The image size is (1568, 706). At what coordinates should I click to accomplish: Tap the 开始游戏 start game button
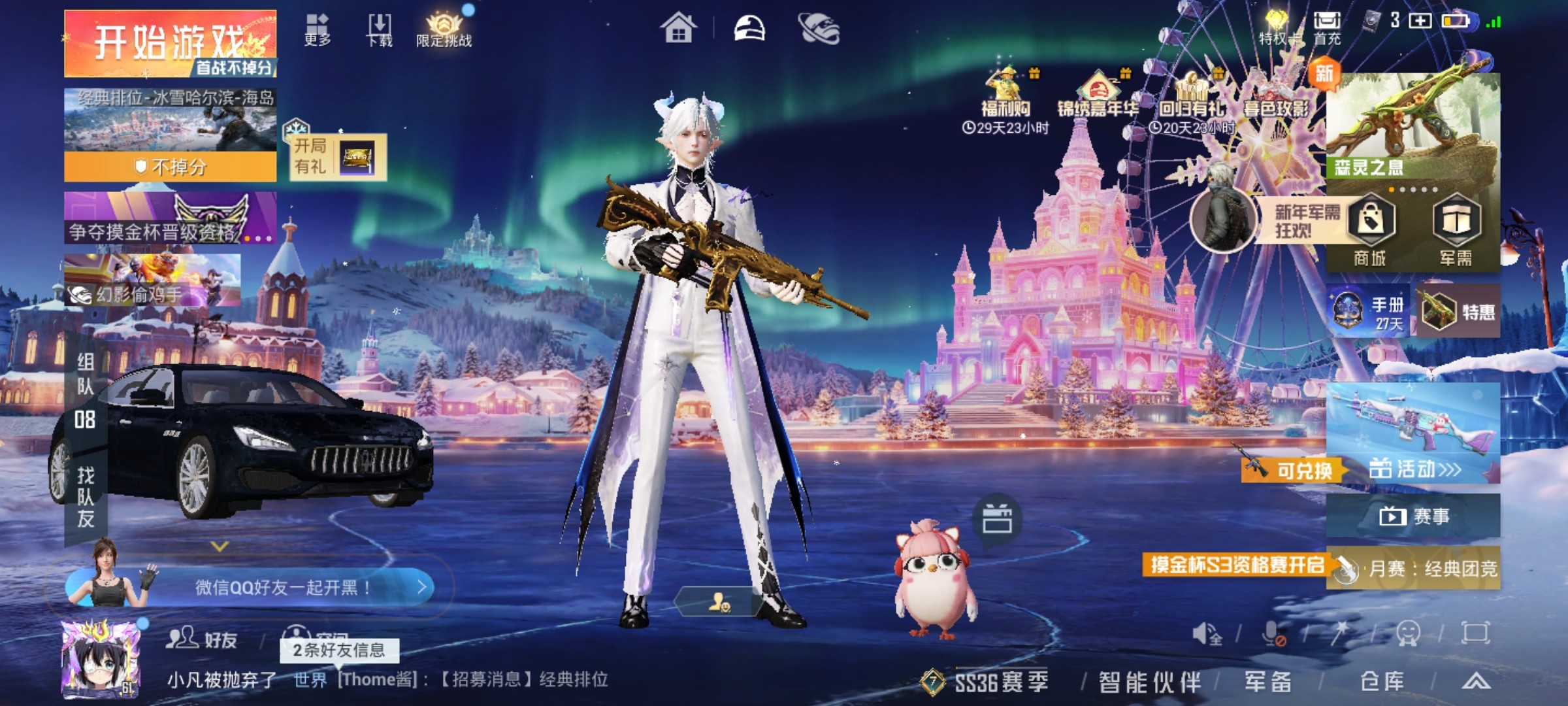coord(170,43)
